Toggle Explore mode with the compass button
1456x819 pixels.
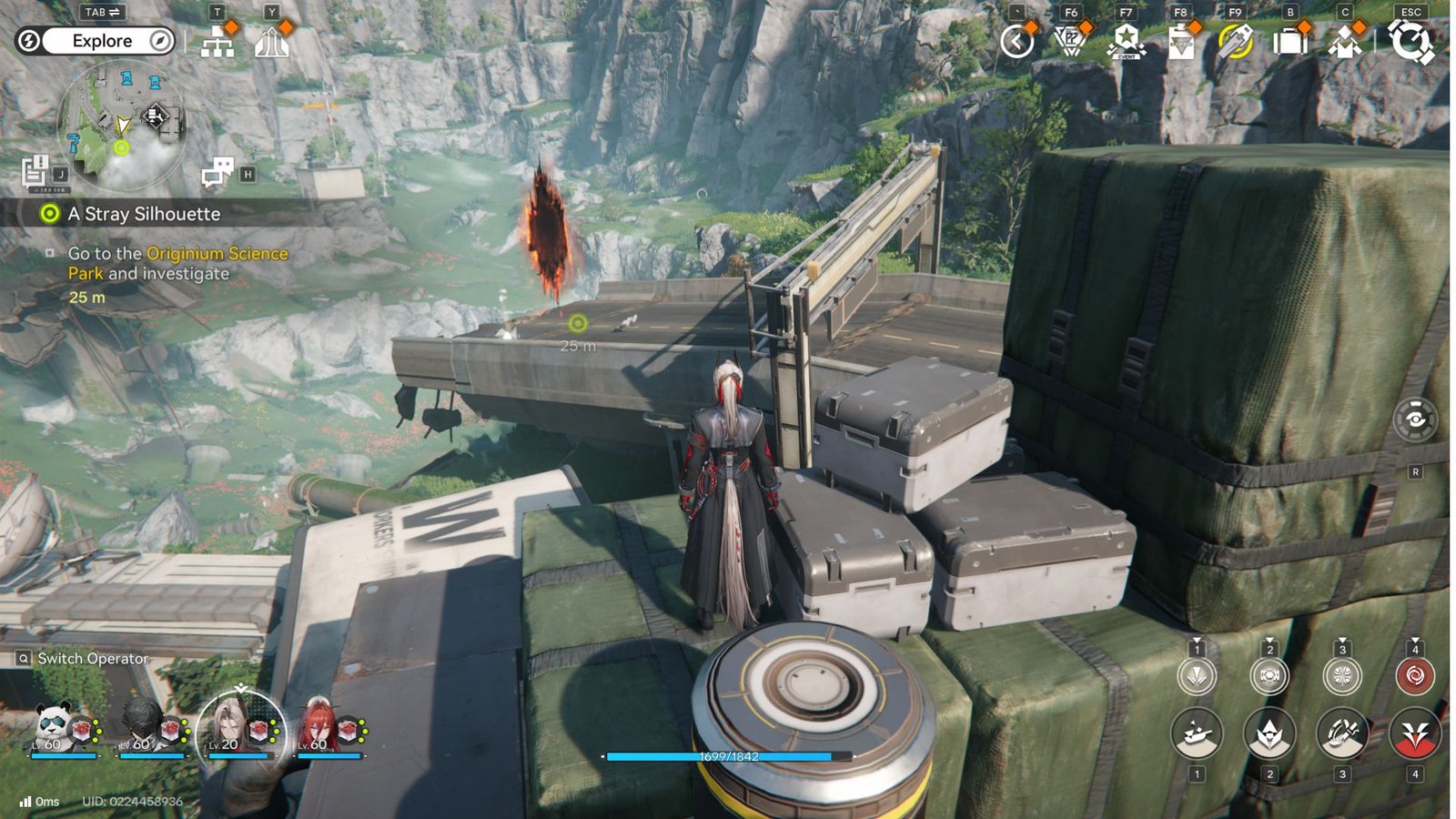coord(159,40)
